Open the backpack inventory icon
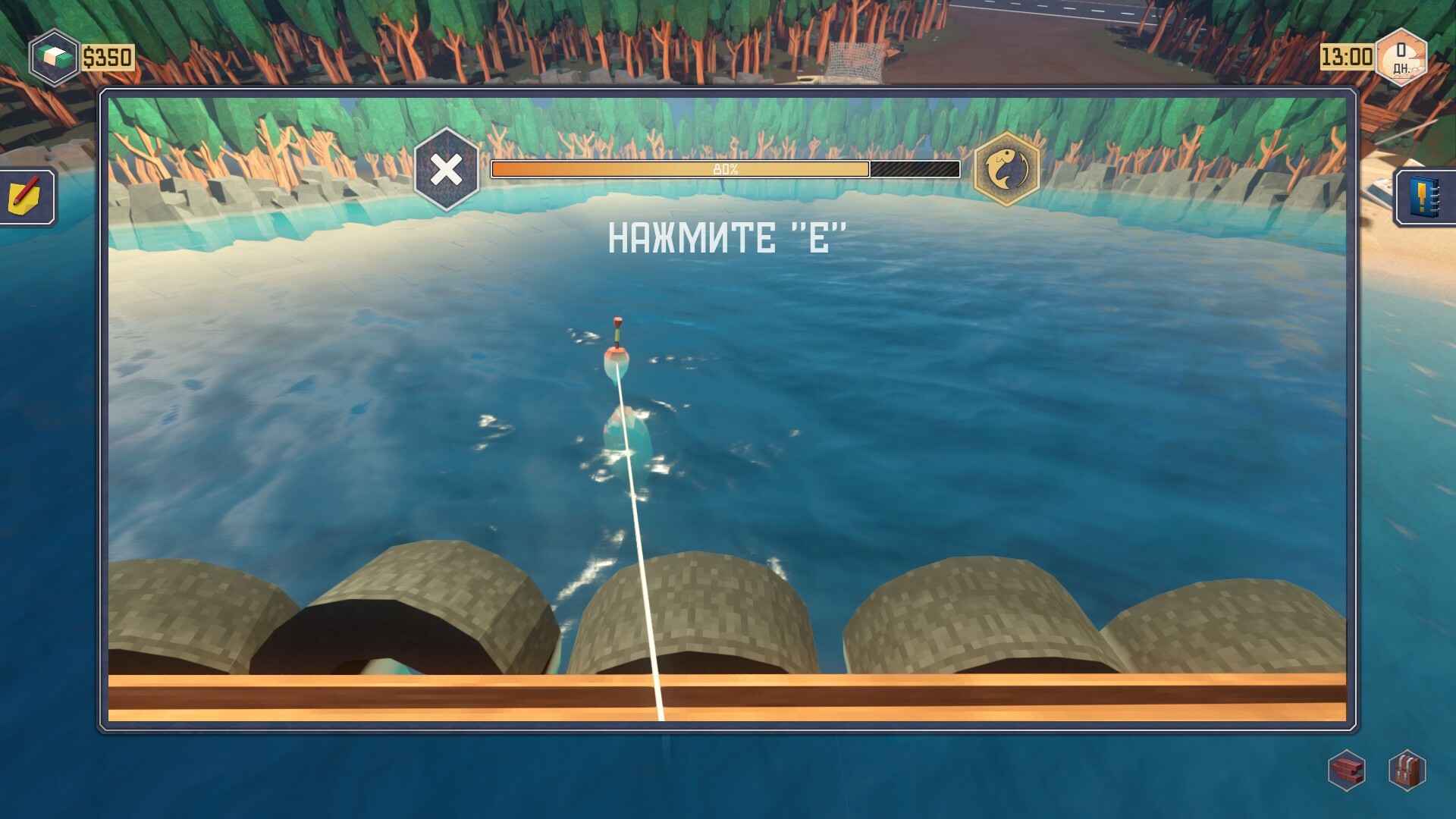 1407,771
